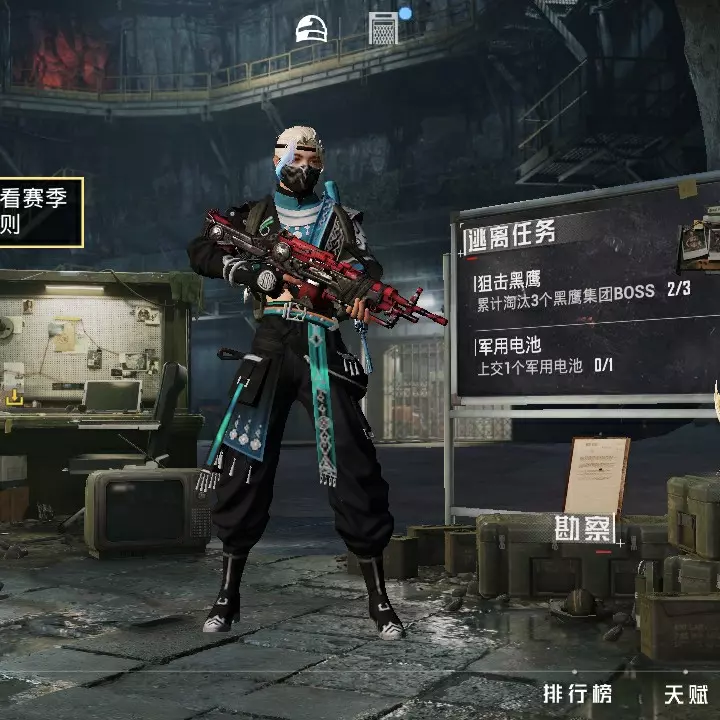Open the 排行榜 leaderboard
The width and height of the screenshot is (720, 720).
point(577,693)
